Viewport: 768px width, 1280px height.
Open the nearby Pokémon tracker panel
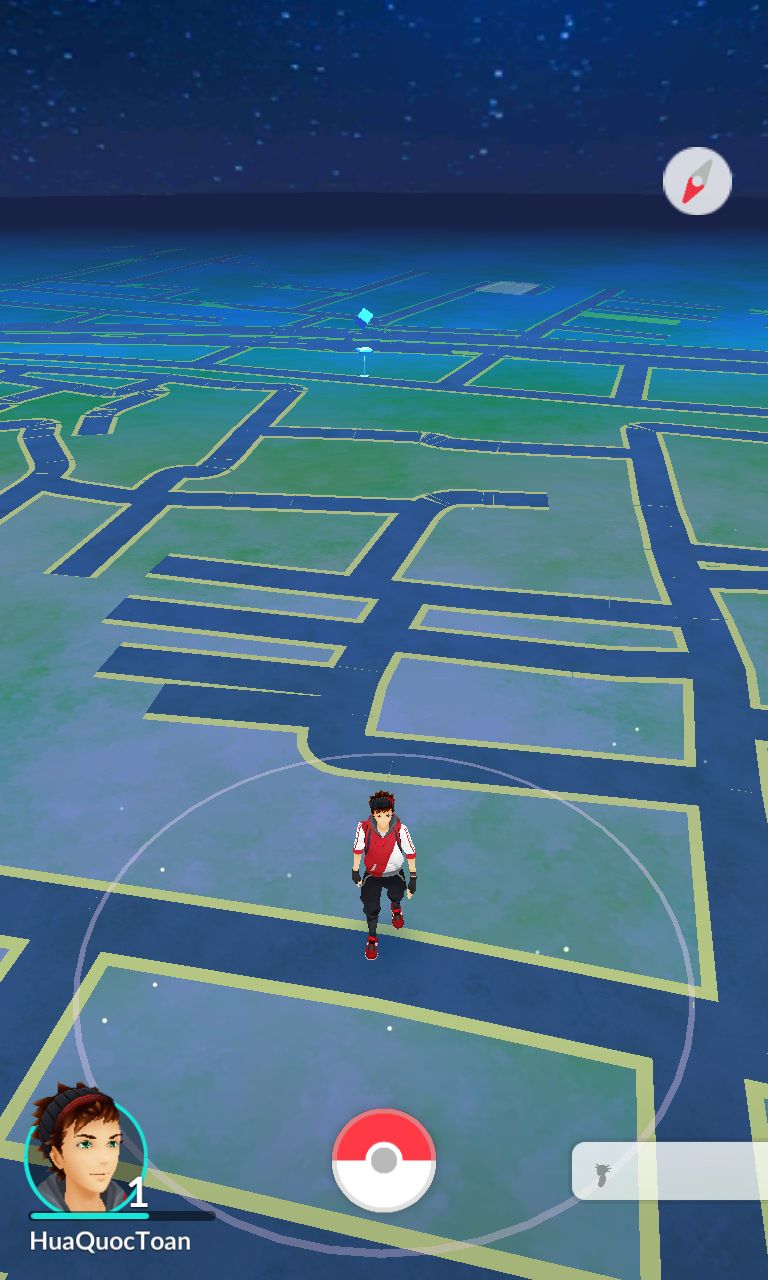point(668,1171)
